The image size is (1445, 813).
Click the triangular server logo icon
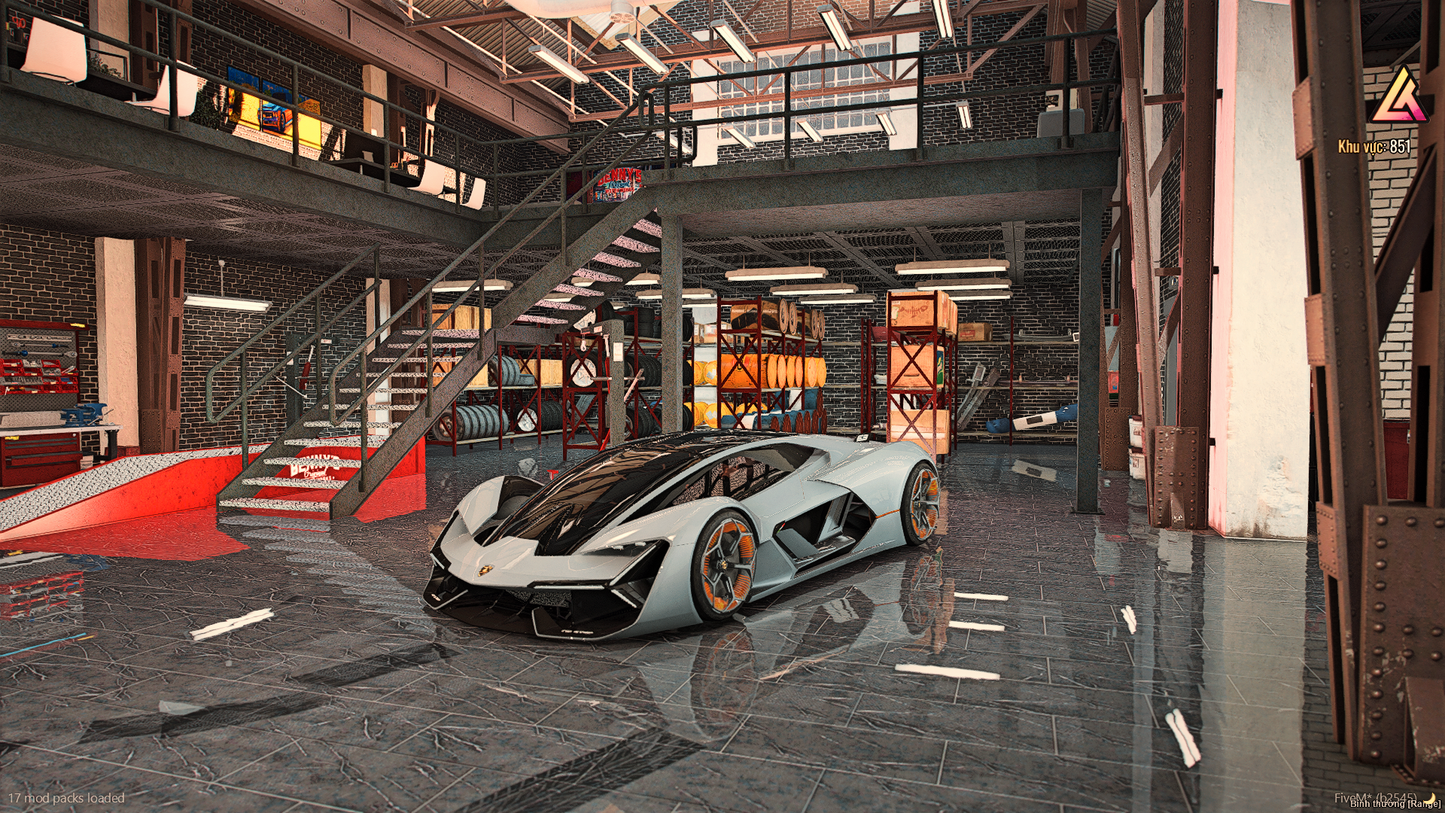(1399, 98)
